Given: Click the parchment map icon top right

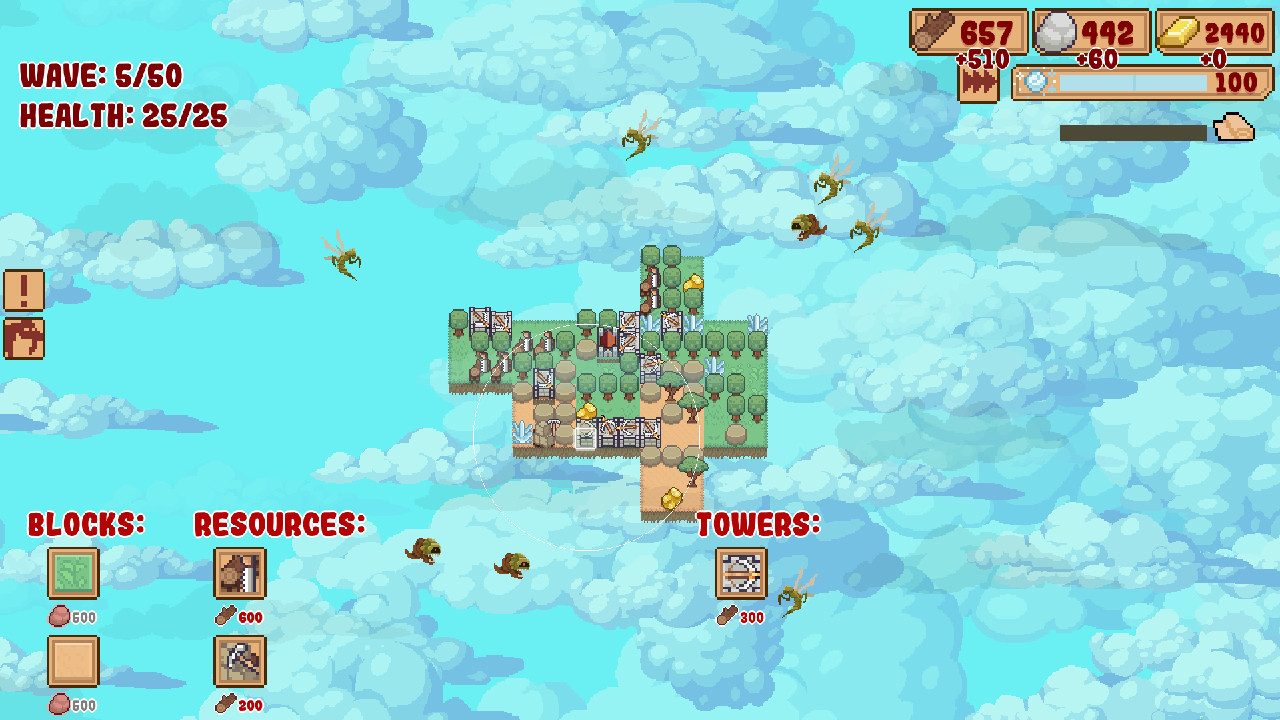Looking at the screenshot, I should tap(1235, 128).
